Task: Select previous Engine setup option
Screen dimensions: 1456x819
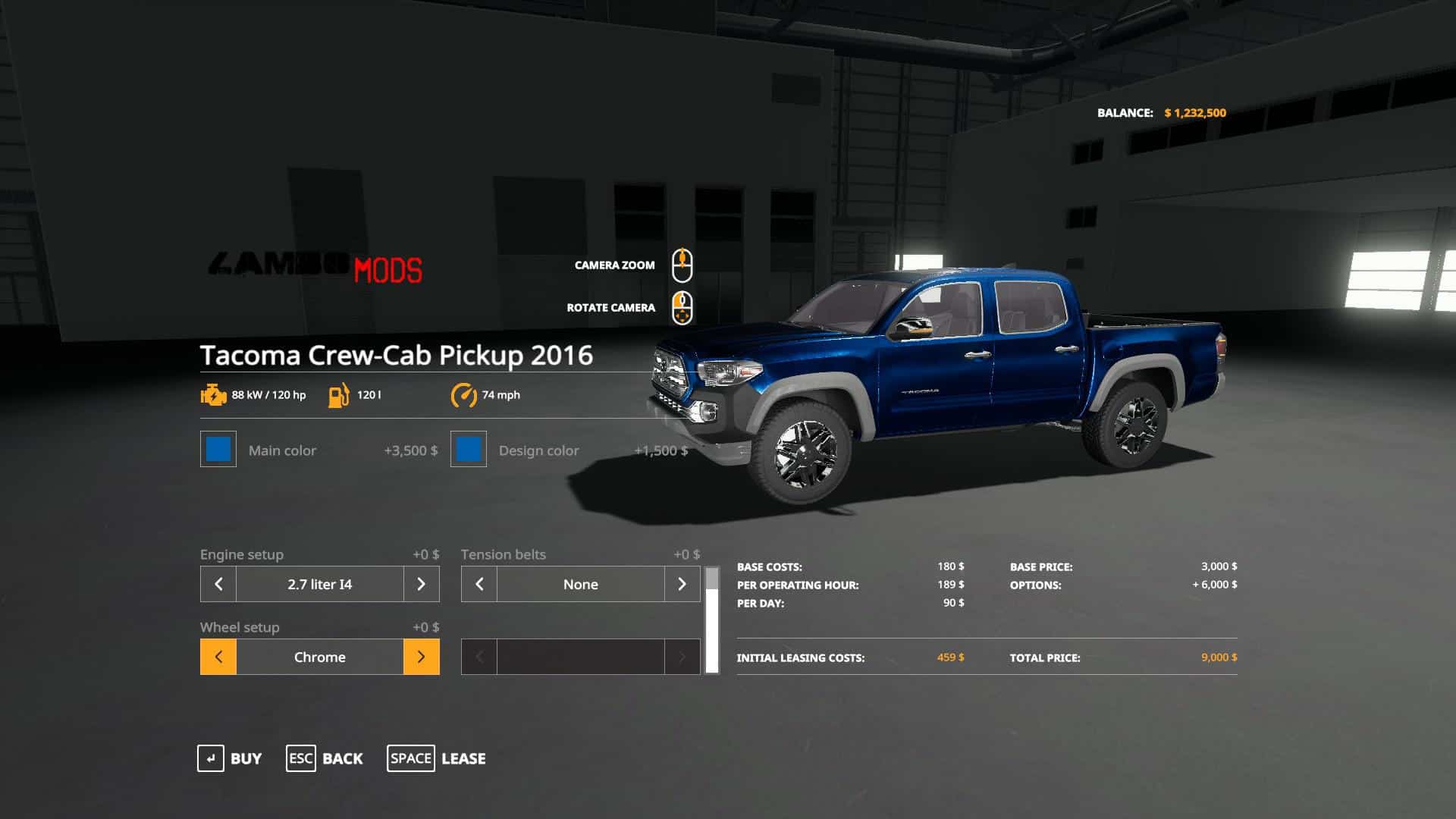Action: (218, 584)
